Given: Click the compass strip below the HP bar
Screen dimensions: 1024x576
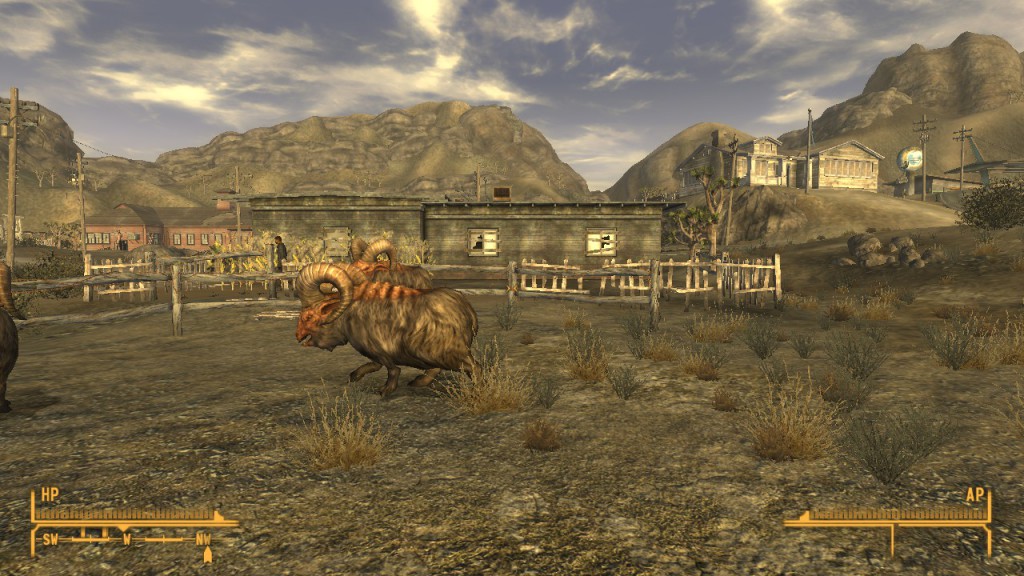Looking at the screenshot, I should click(127, 540).
